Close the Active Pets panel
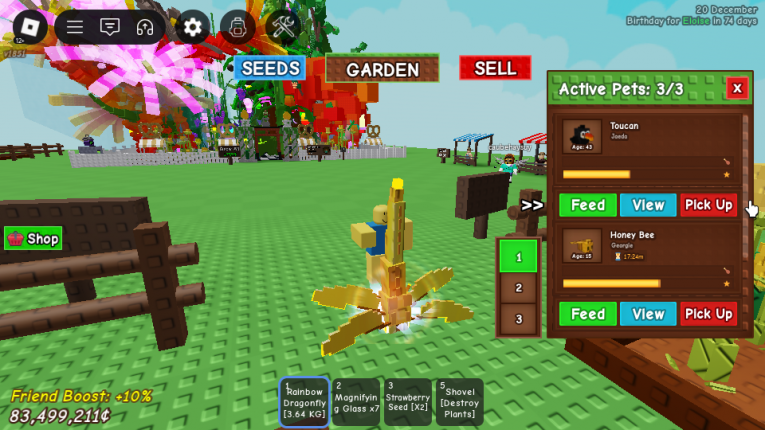Viewport: 765px width, 430px height. [737, 88]
